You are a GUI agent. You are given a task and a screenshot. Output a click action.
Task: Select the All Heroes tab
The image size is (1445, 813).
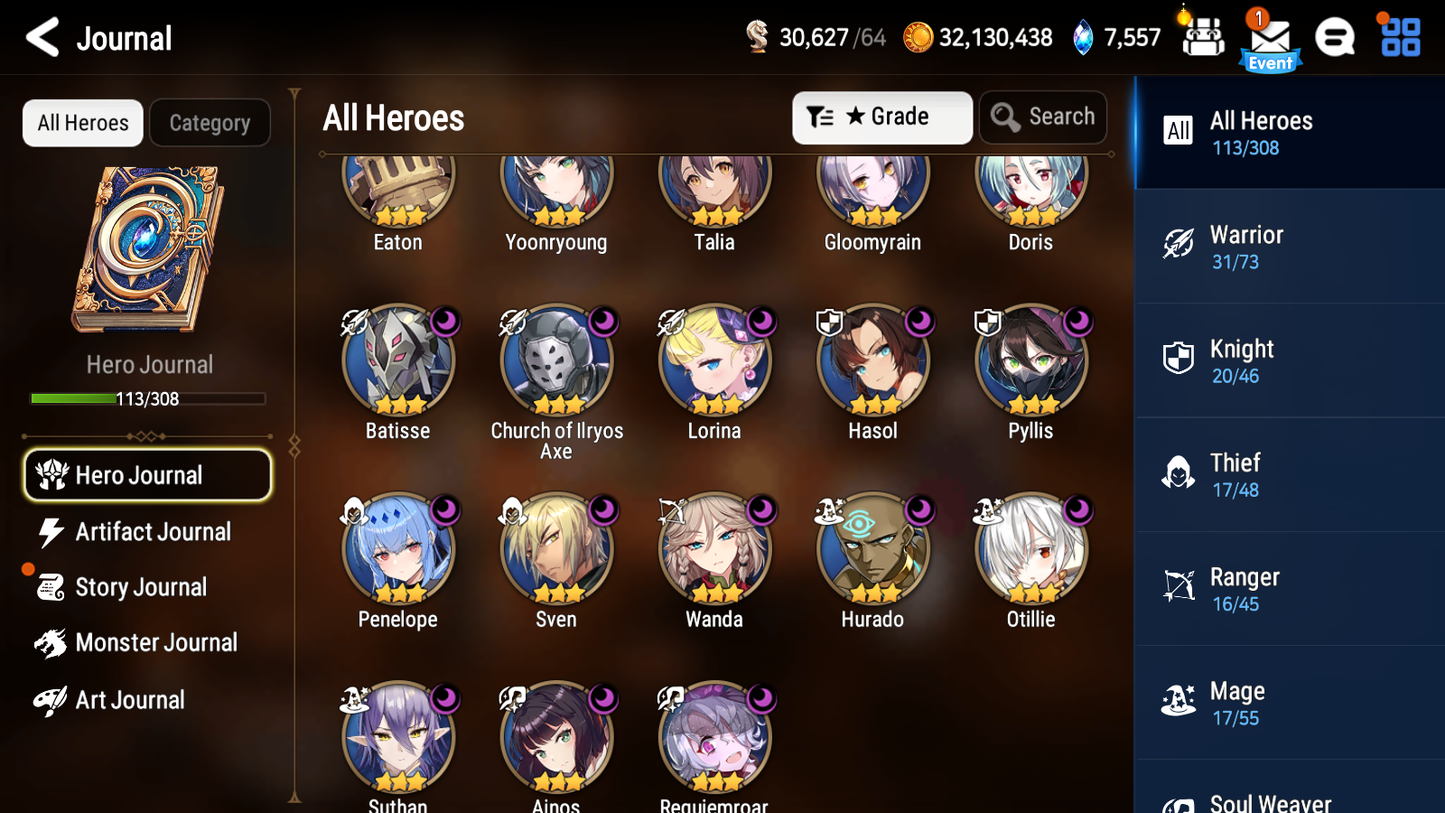pos(82,122)
